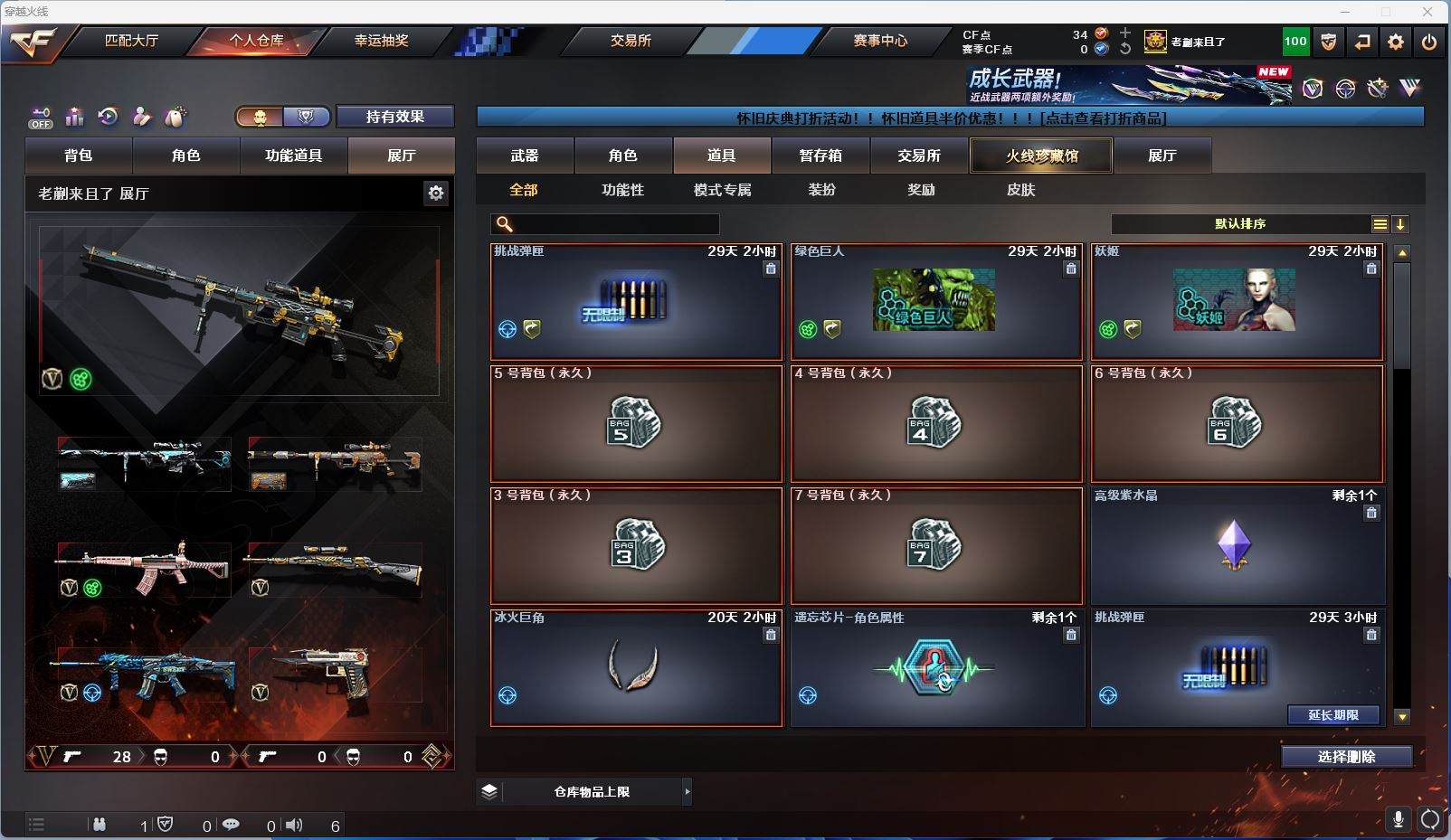Open the 赛事中心 tournament center
The width and height of the screenshot is (1451, 840).
[x=879, y=41]
